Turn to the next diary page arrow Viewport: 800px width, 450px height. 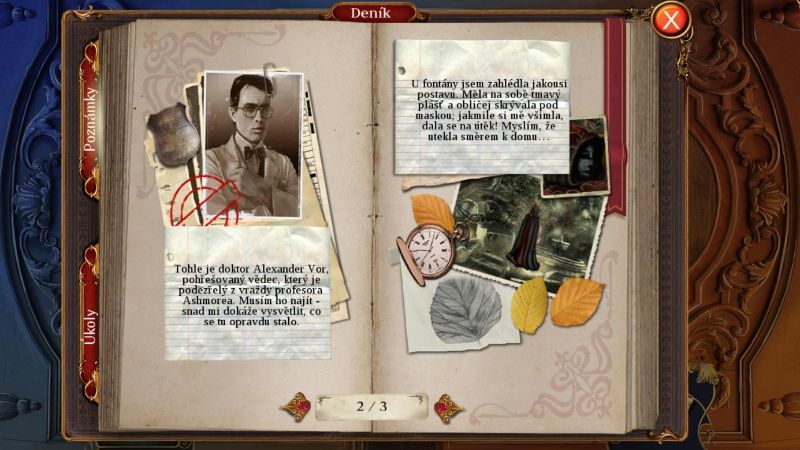pos(447,407)
